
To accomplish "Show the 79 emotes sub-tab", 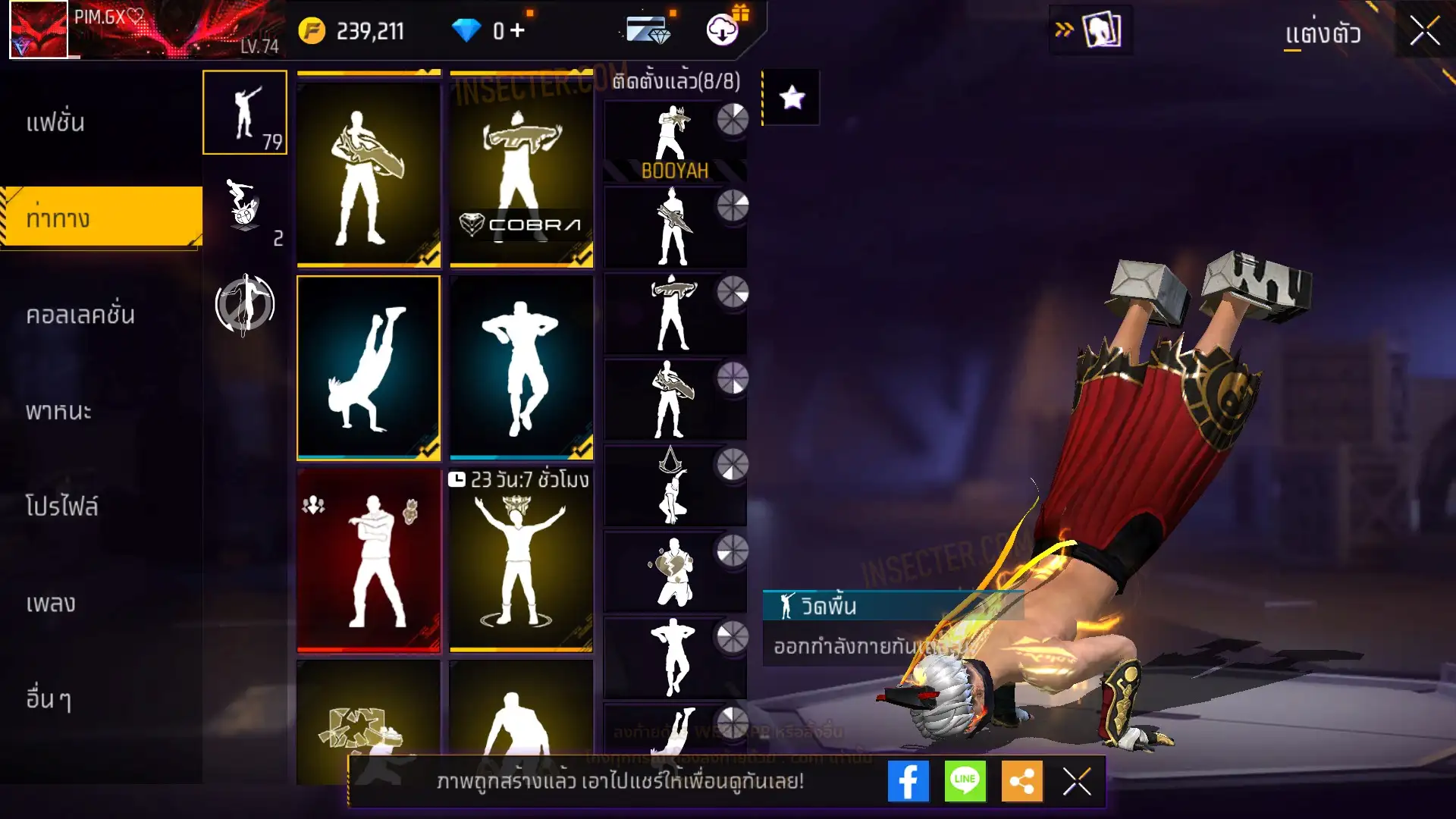I will click(x=245, y=112).
